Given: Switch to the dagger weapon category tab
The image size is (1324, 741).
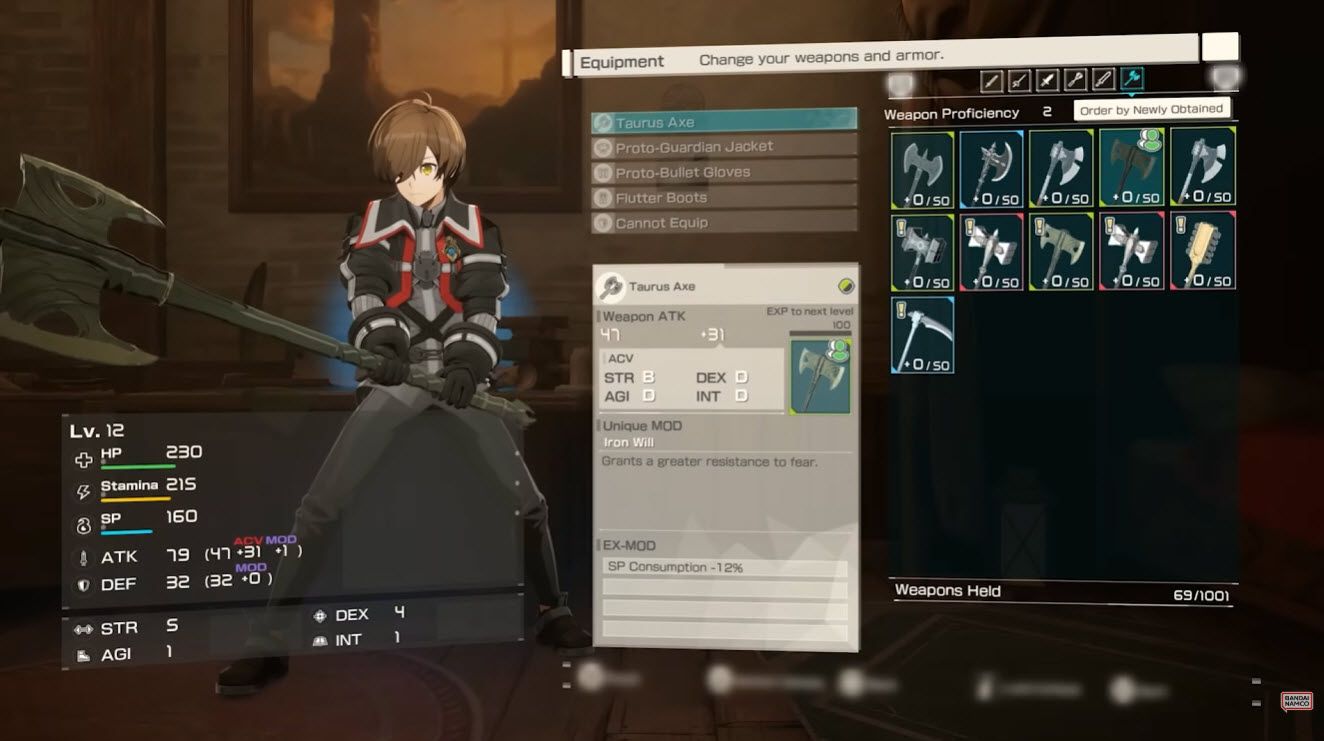Looking at the screenshot, I should 1047,79.
